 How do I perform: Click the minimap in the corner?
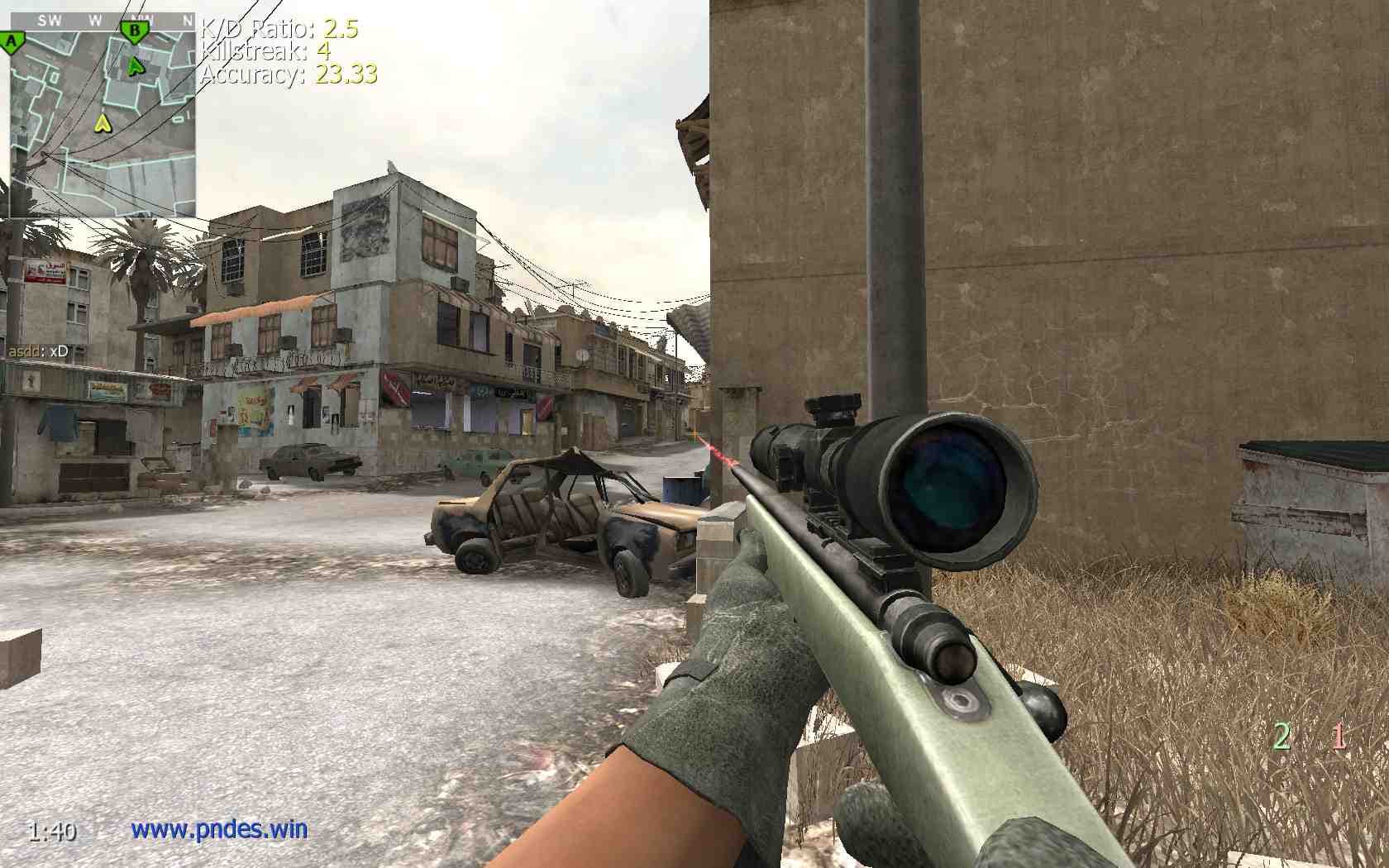pyautogui.click(x=103, y=116)
